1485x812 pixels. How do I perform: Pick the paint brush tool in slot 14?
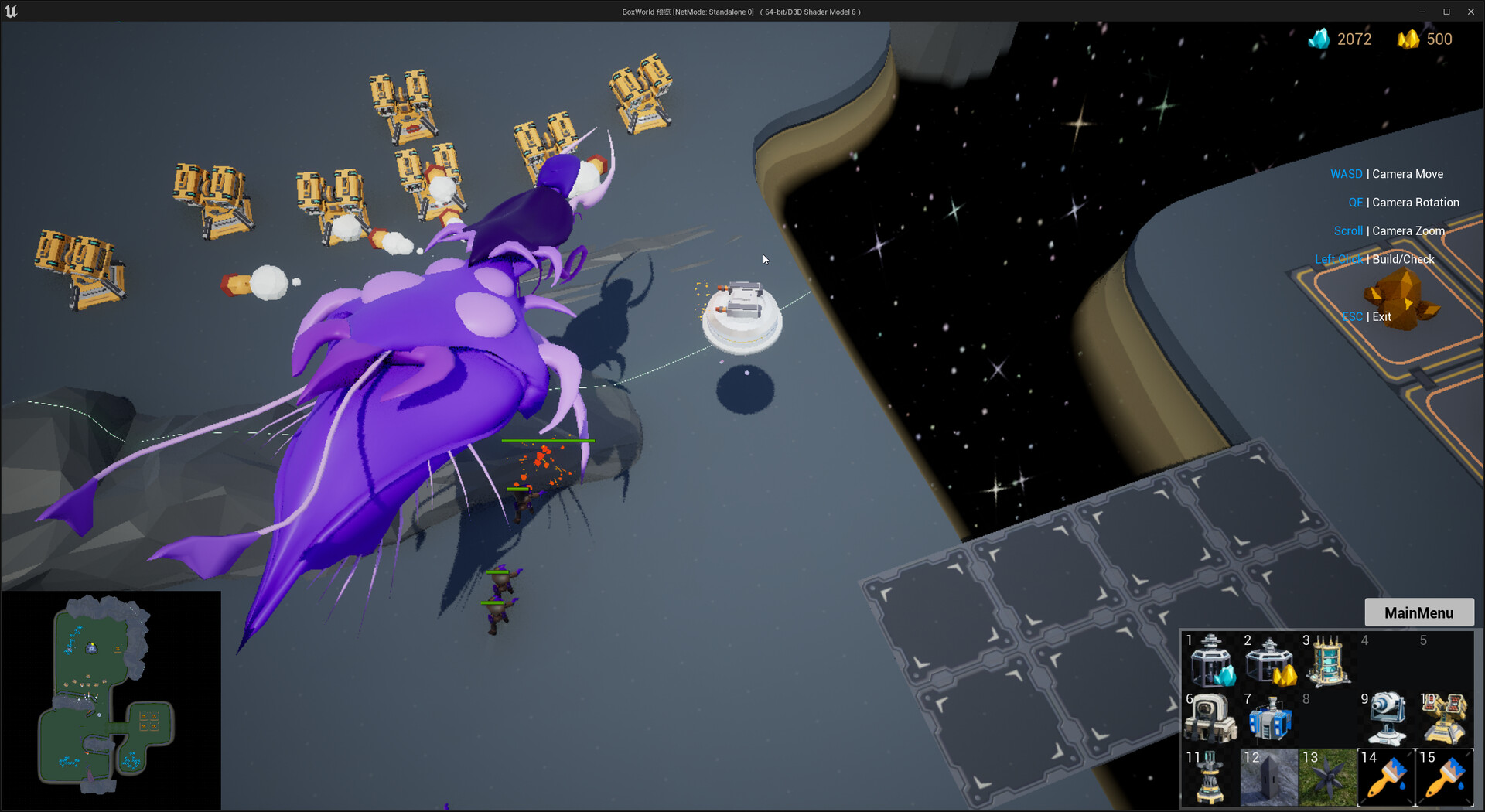click(1386, 777)
